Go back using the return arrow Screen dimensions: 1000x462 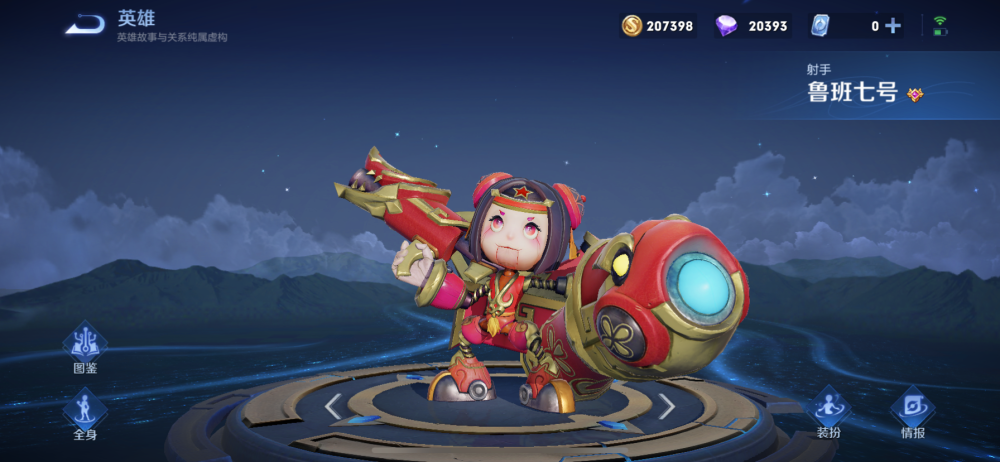tap(85, 25)
